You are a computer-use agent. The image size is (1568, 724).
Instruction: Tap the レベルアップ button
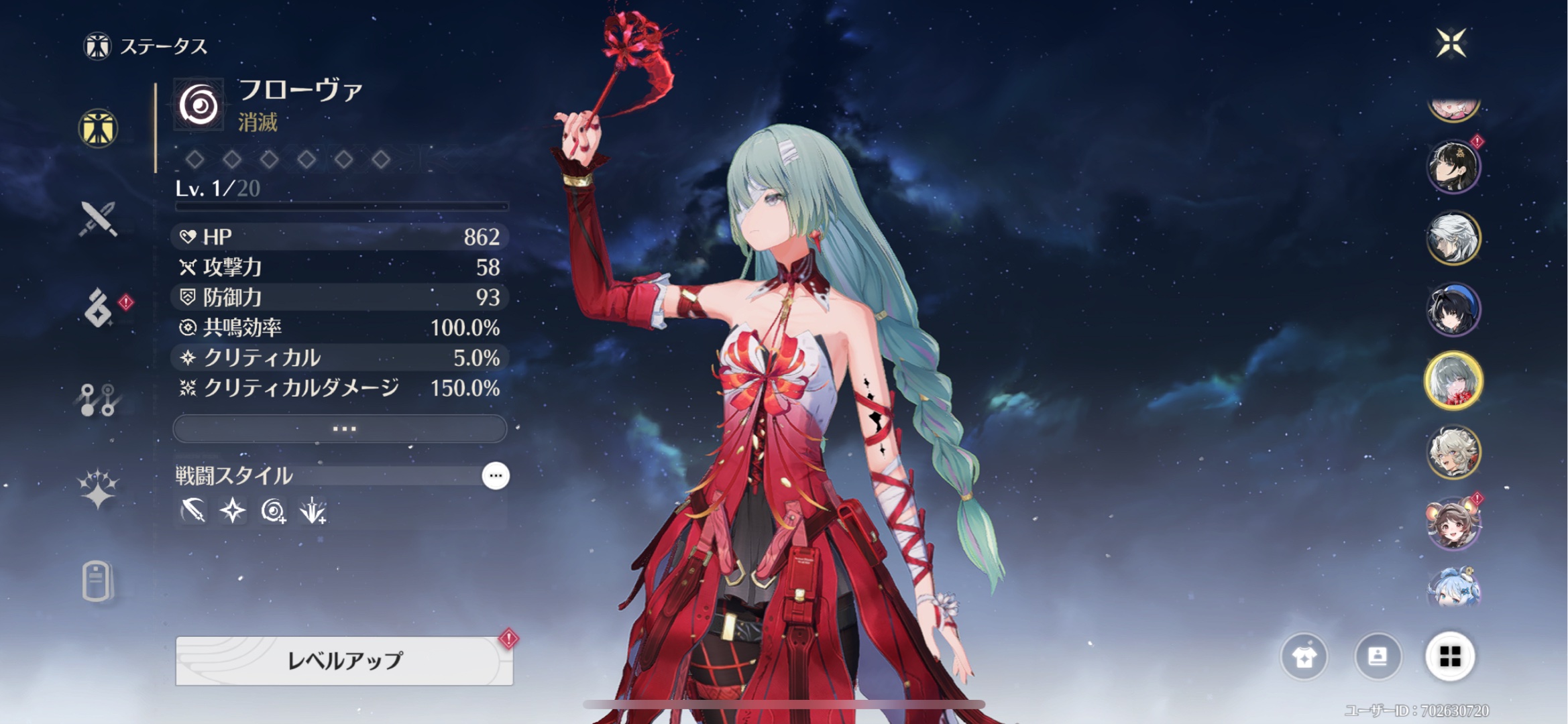[344, 660]
